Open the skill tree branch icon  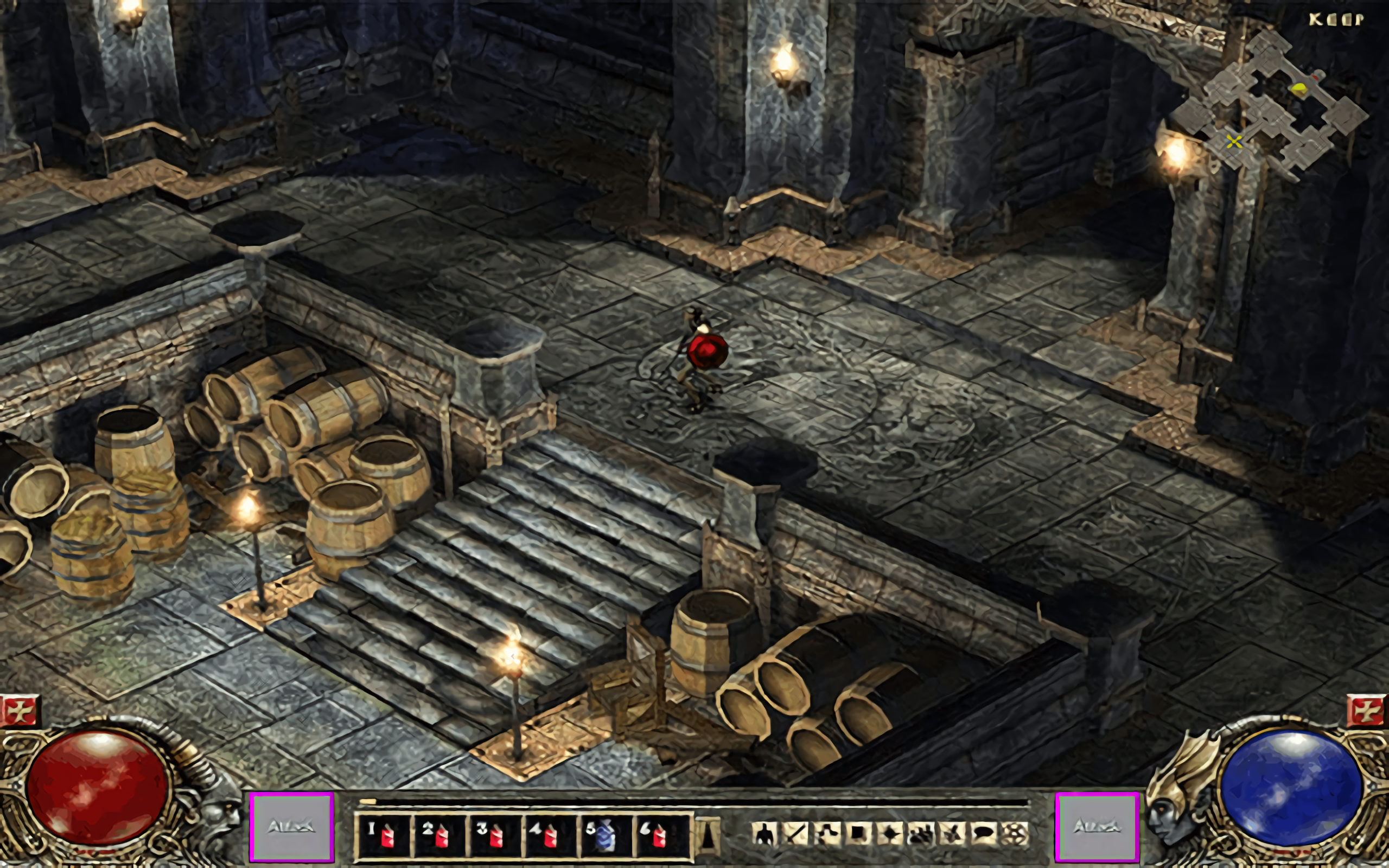click(827, 834)
